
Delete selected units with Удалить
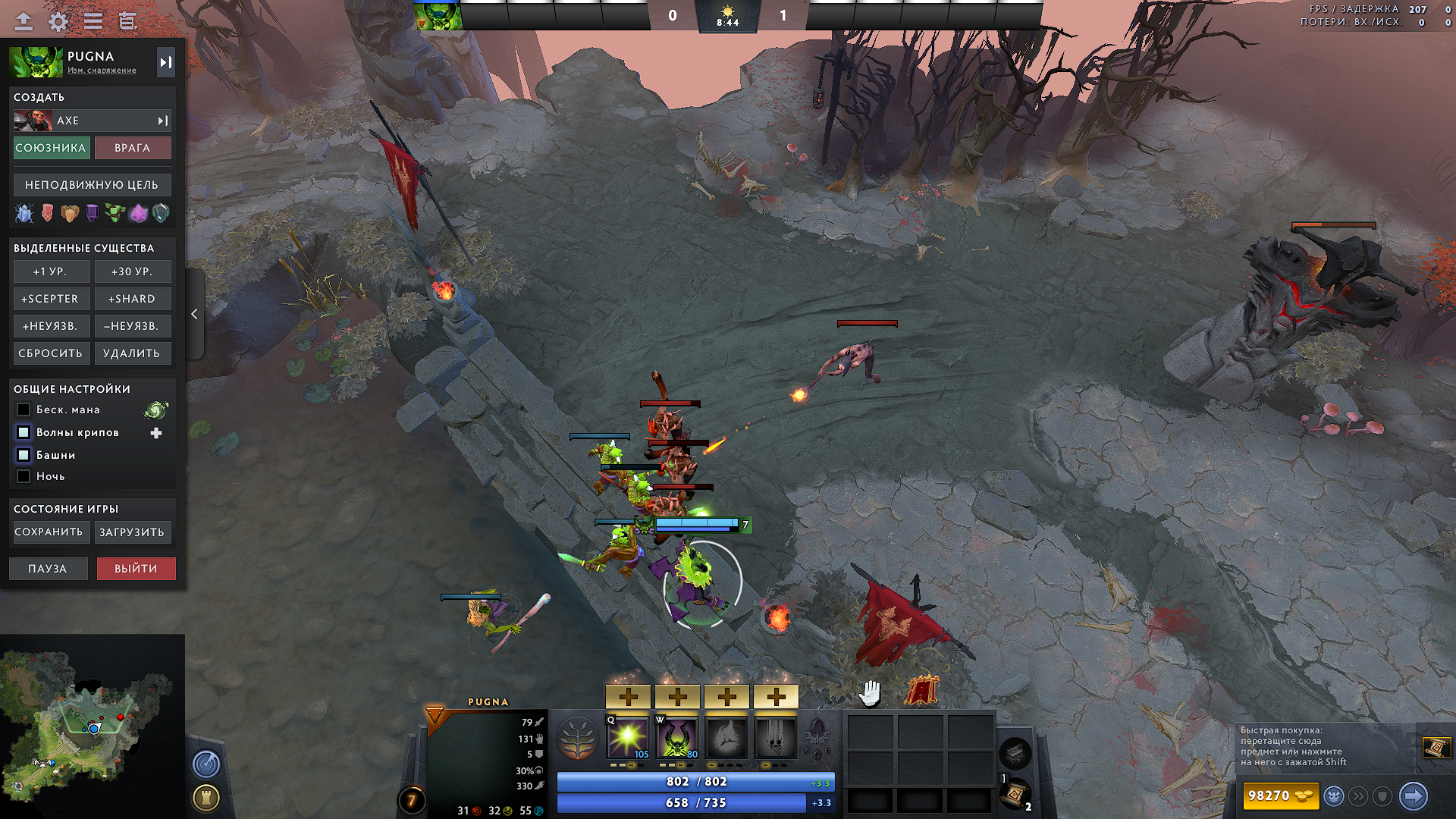(132, 353)
